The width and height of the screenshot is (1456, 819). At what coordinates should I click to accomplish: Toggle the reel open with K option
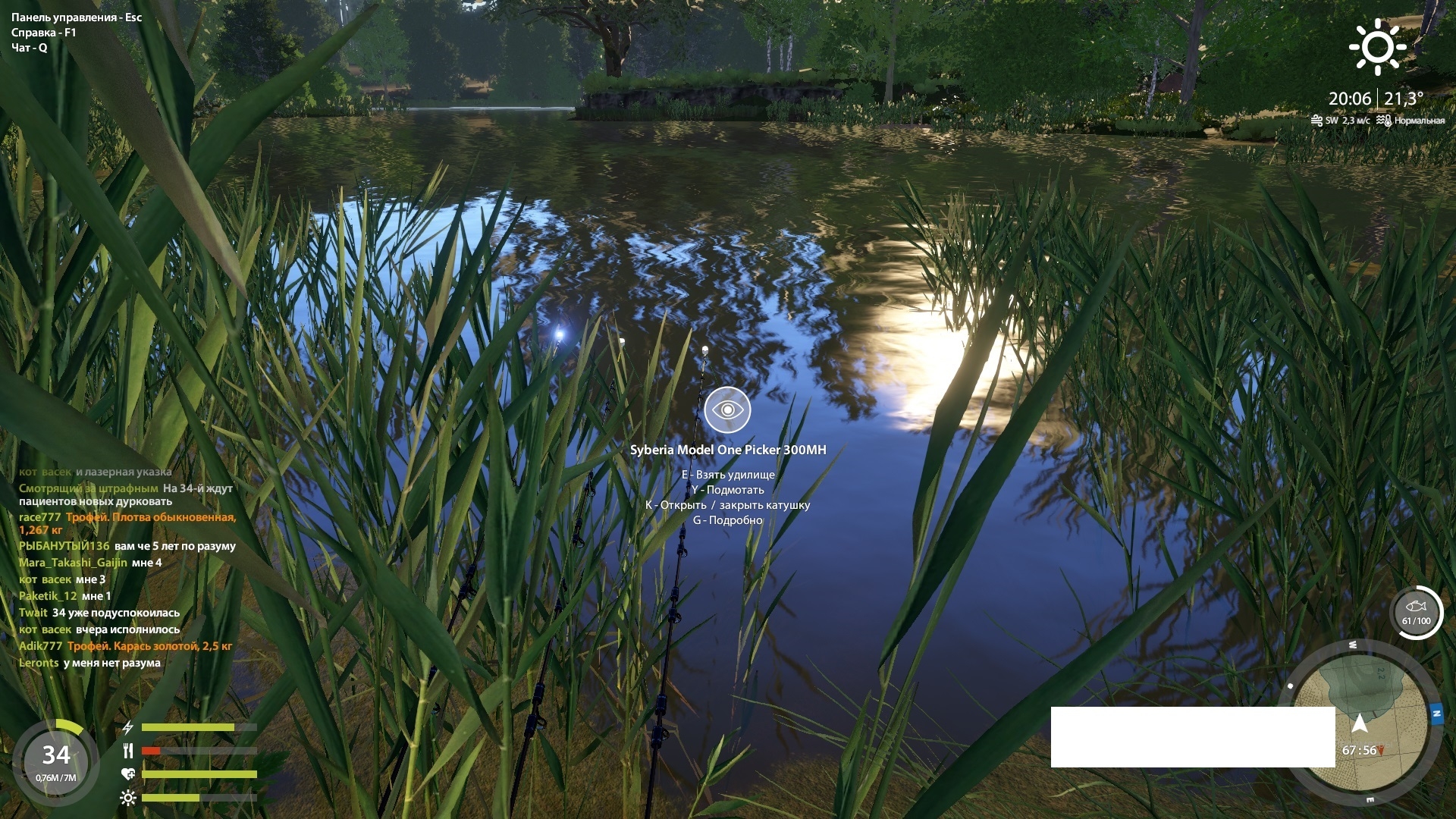[x=728, y=505]
